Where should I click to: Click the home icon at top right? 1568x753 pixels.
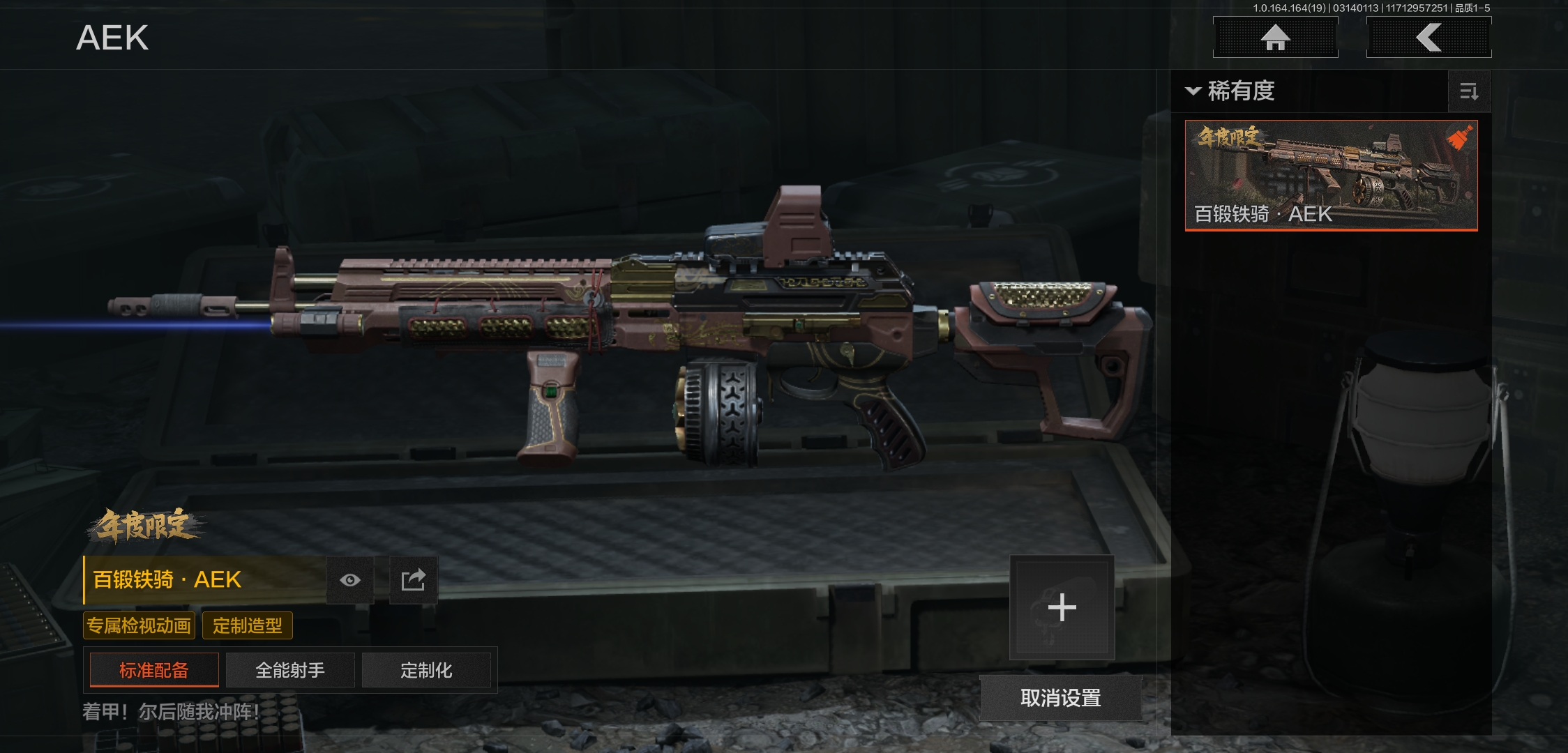[x=1276, y=38]
